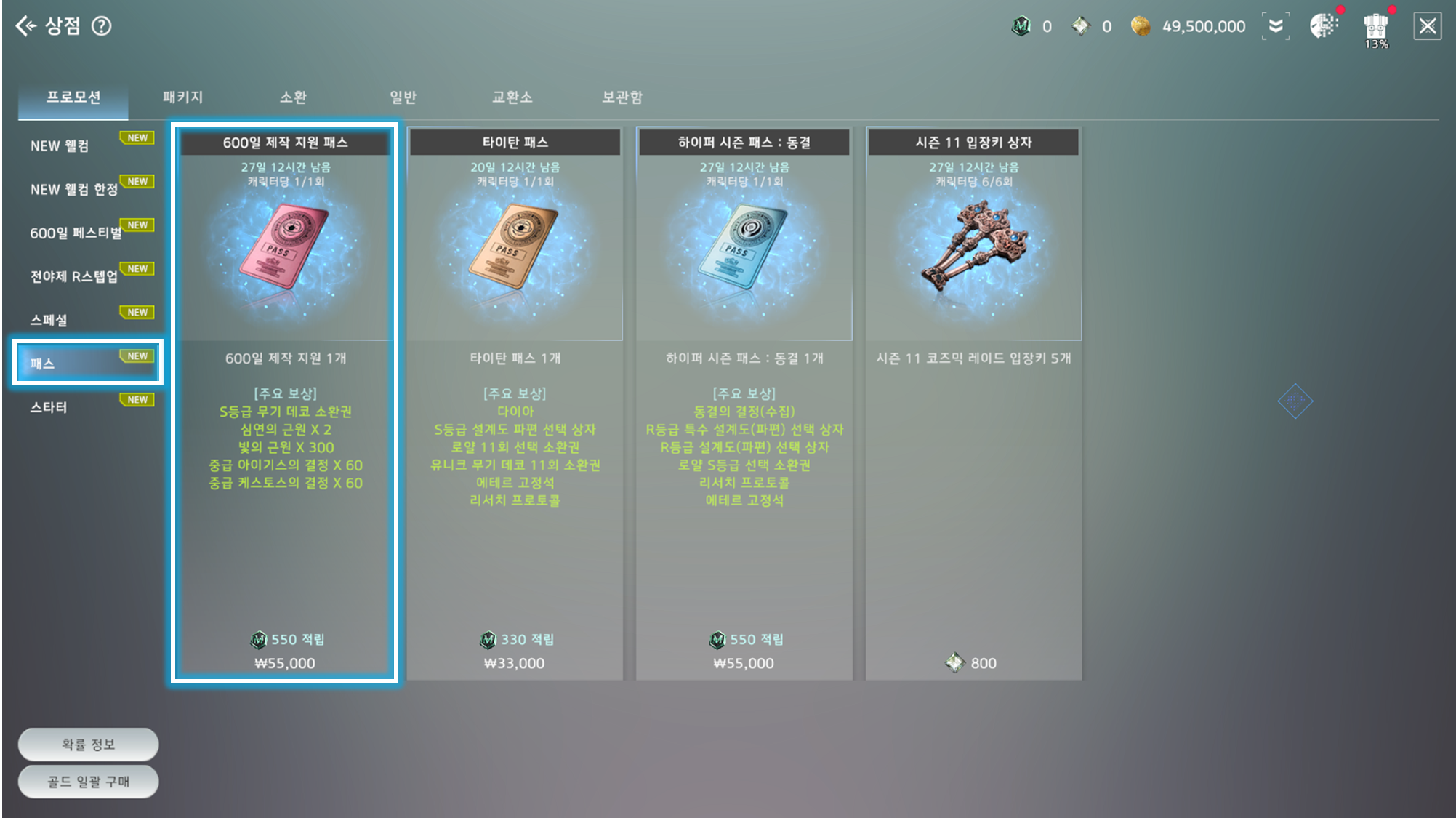
Task: Open the profile face icon with red notification
Action: 1324,25
